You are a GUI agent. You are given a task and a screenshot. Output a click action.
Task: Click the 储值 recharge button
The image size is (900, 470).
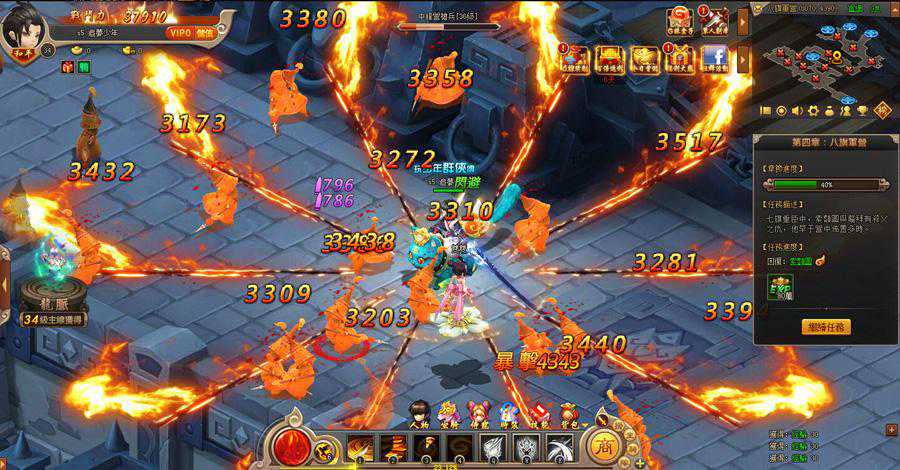click(x=205, y=33)
